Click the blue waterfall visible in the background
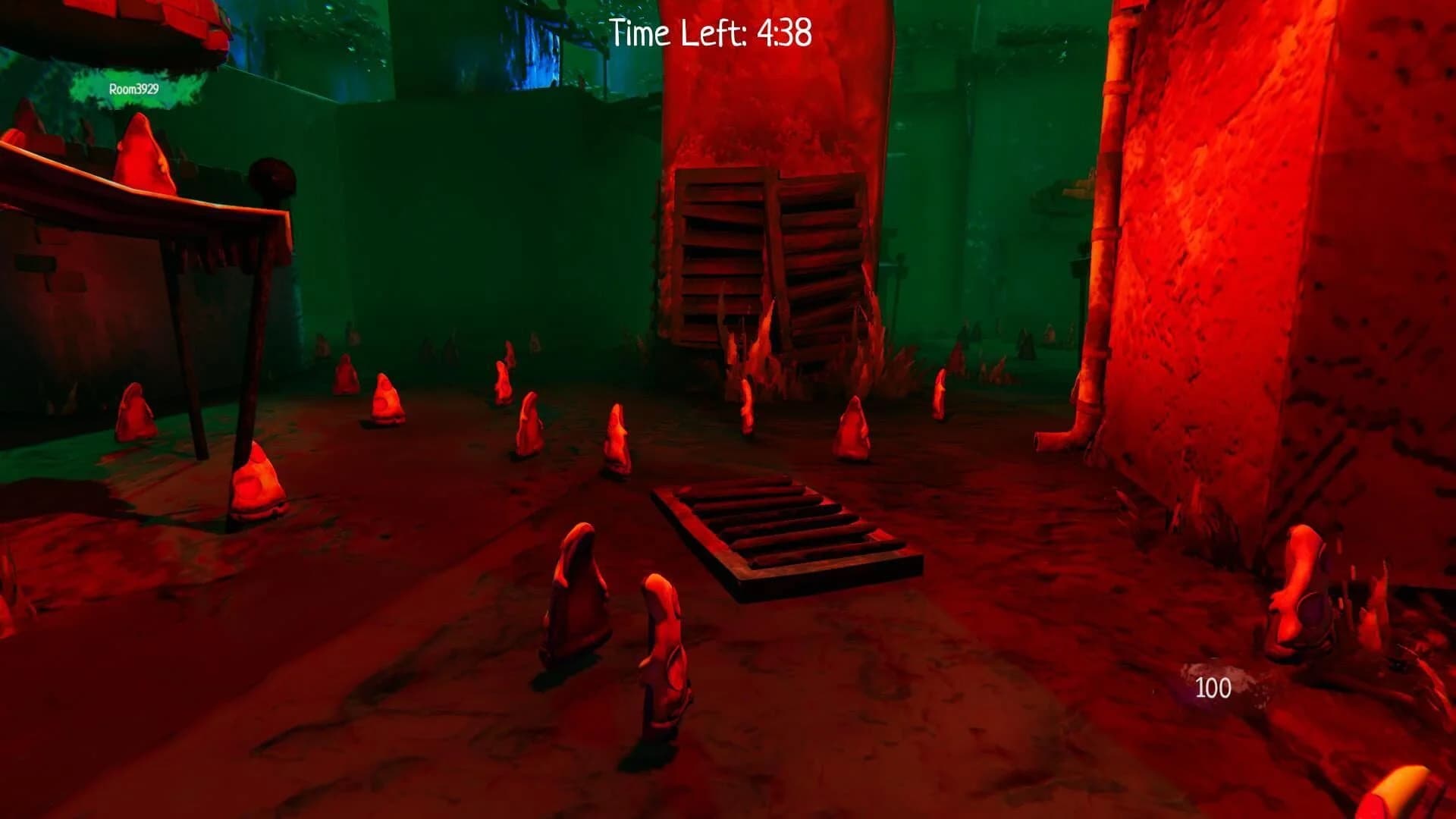Viewport: 1456px width, 819px height. pos(531,45)
